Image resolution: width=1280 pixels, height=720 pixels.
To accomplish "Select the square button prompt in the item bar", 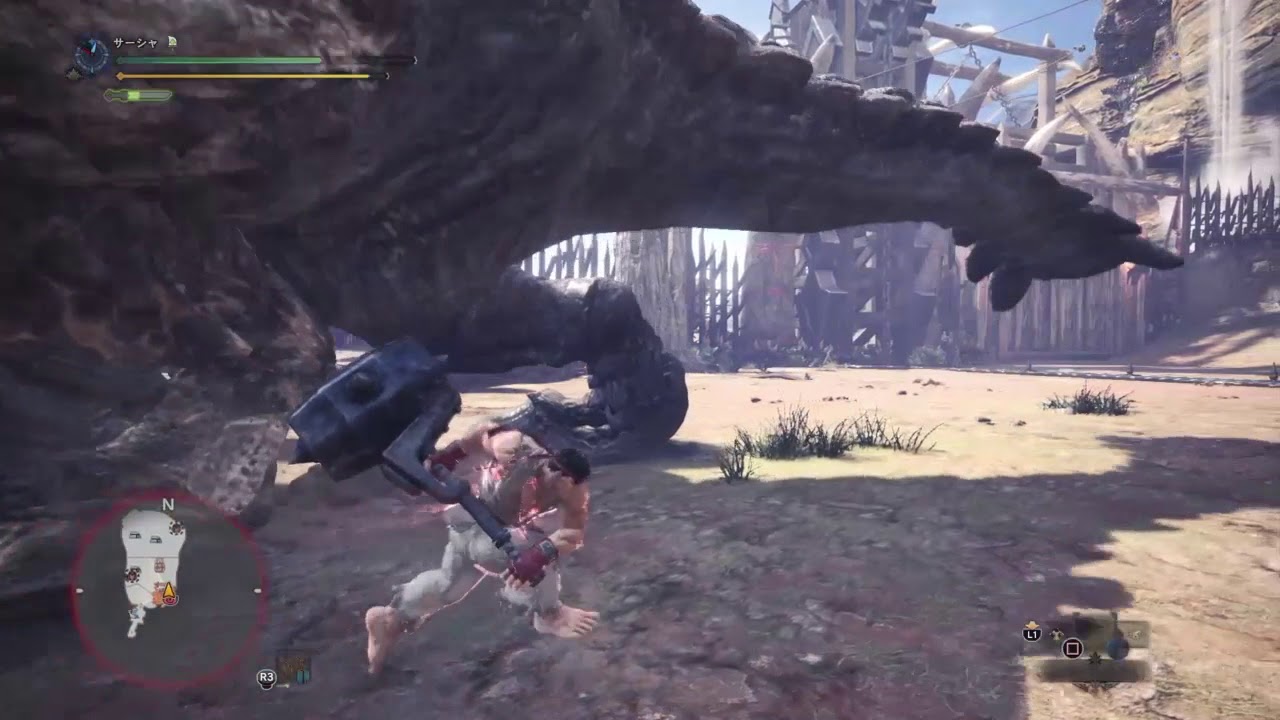I will coord(1072,648).
